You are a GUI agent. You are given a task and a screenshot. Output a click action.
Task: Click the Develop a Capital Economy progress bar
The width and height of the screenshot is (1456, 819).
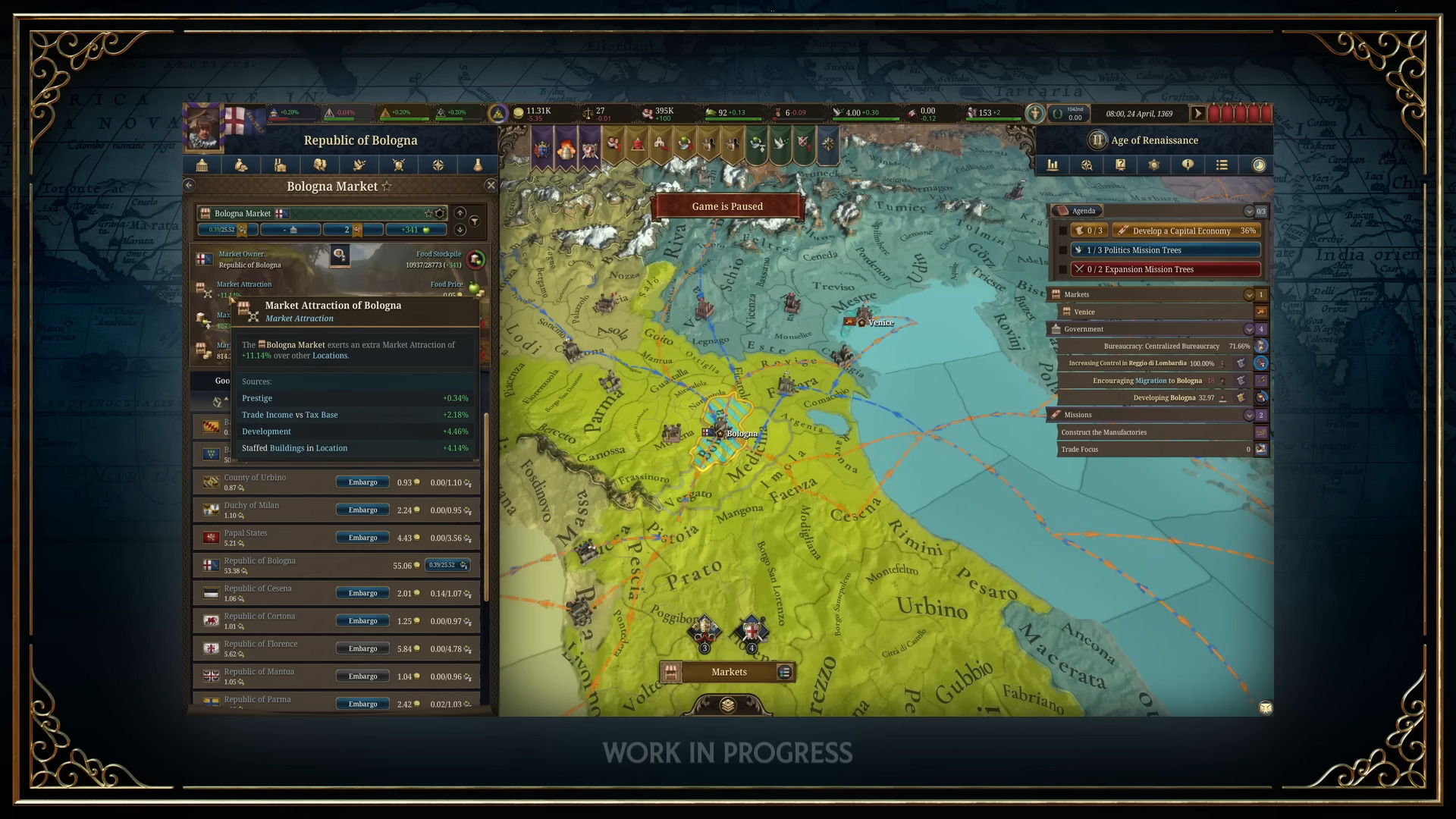(1185, 231)
